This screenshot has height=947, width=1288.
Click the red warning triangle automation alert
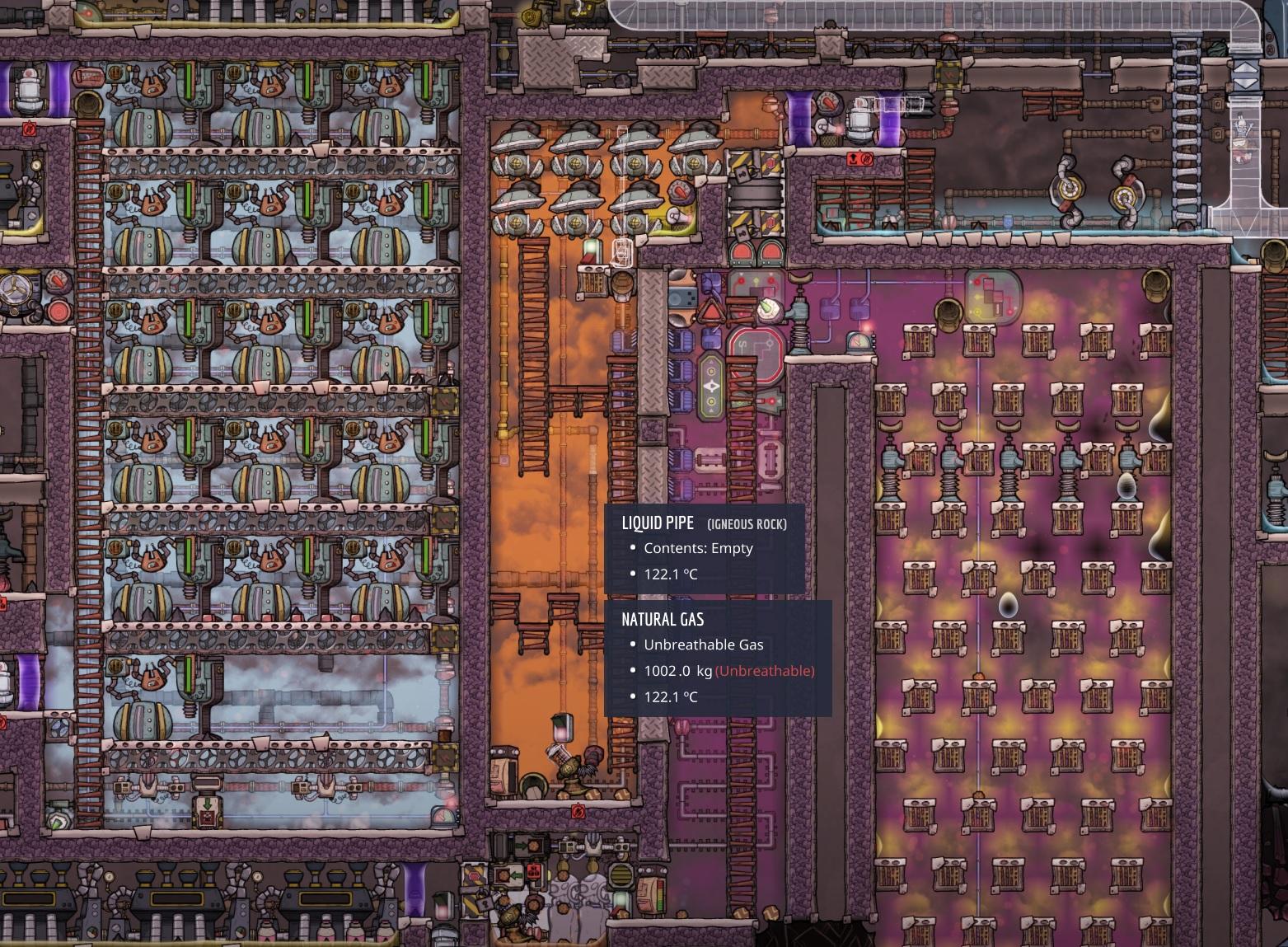click(x=710, y=311)
